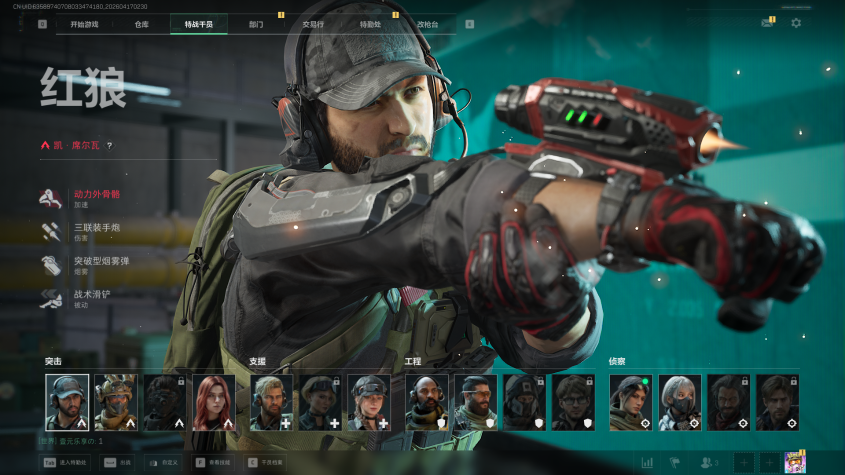
Task: Open the mail envelope icon
Action: tap(767, 23)
